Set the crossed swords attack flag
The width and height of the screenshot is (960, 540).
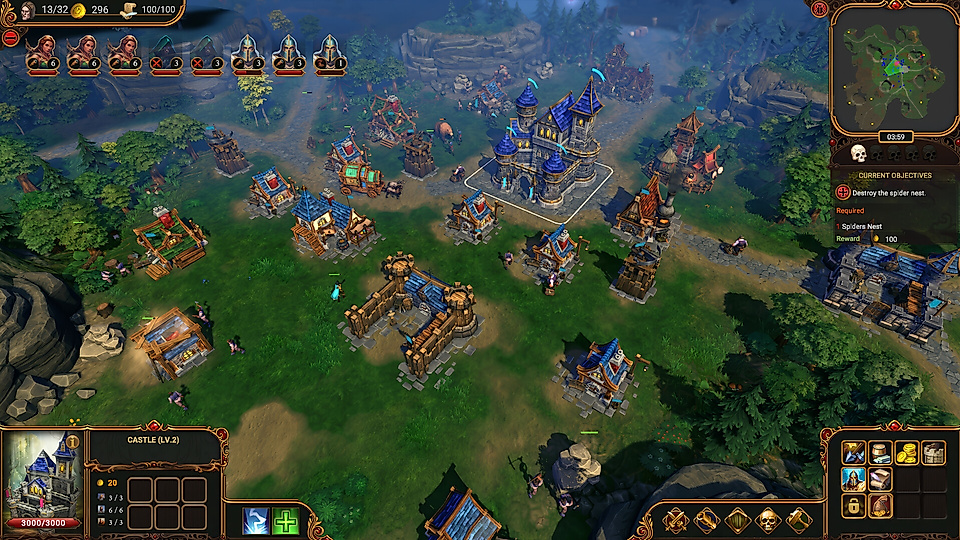click(x=675, y=520)
